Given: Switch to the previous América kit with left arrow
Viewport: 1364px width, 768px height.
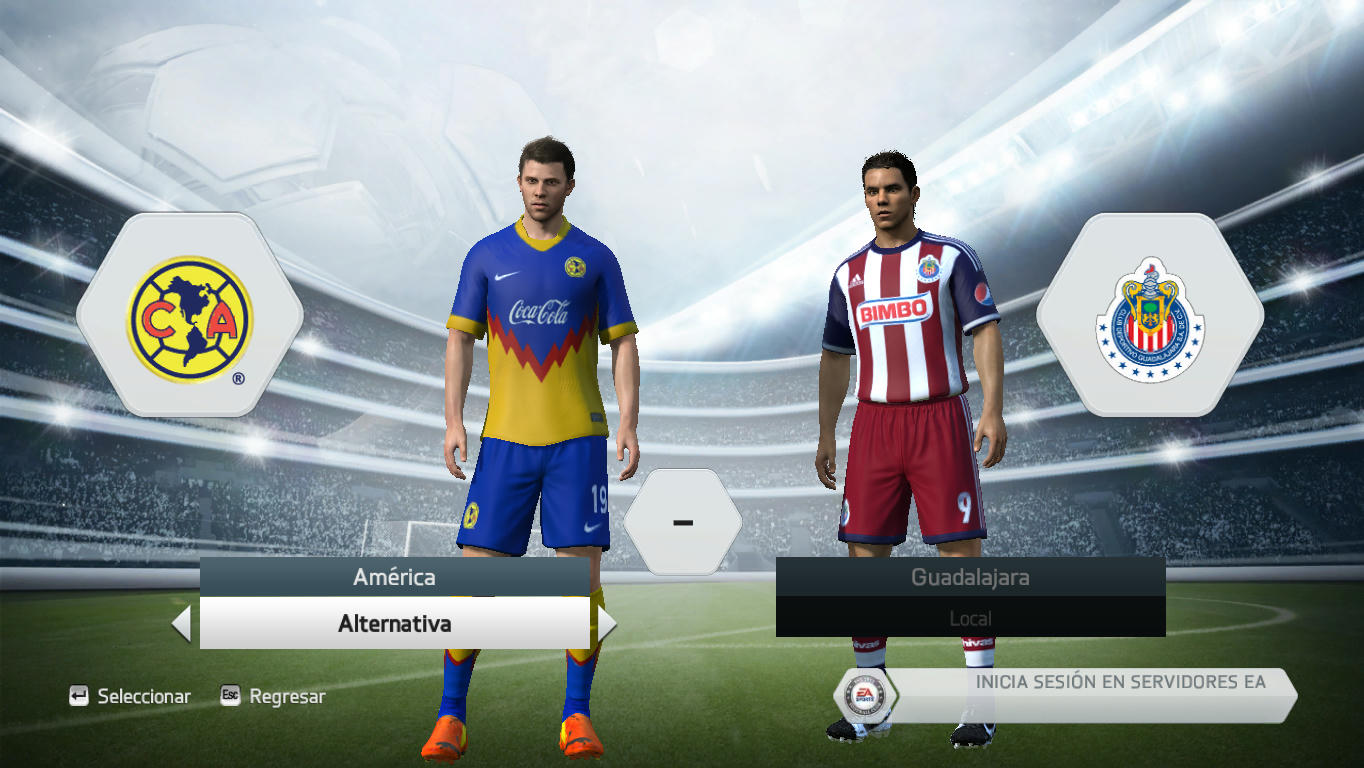Looking at the screenshot, I should point(182,624).
